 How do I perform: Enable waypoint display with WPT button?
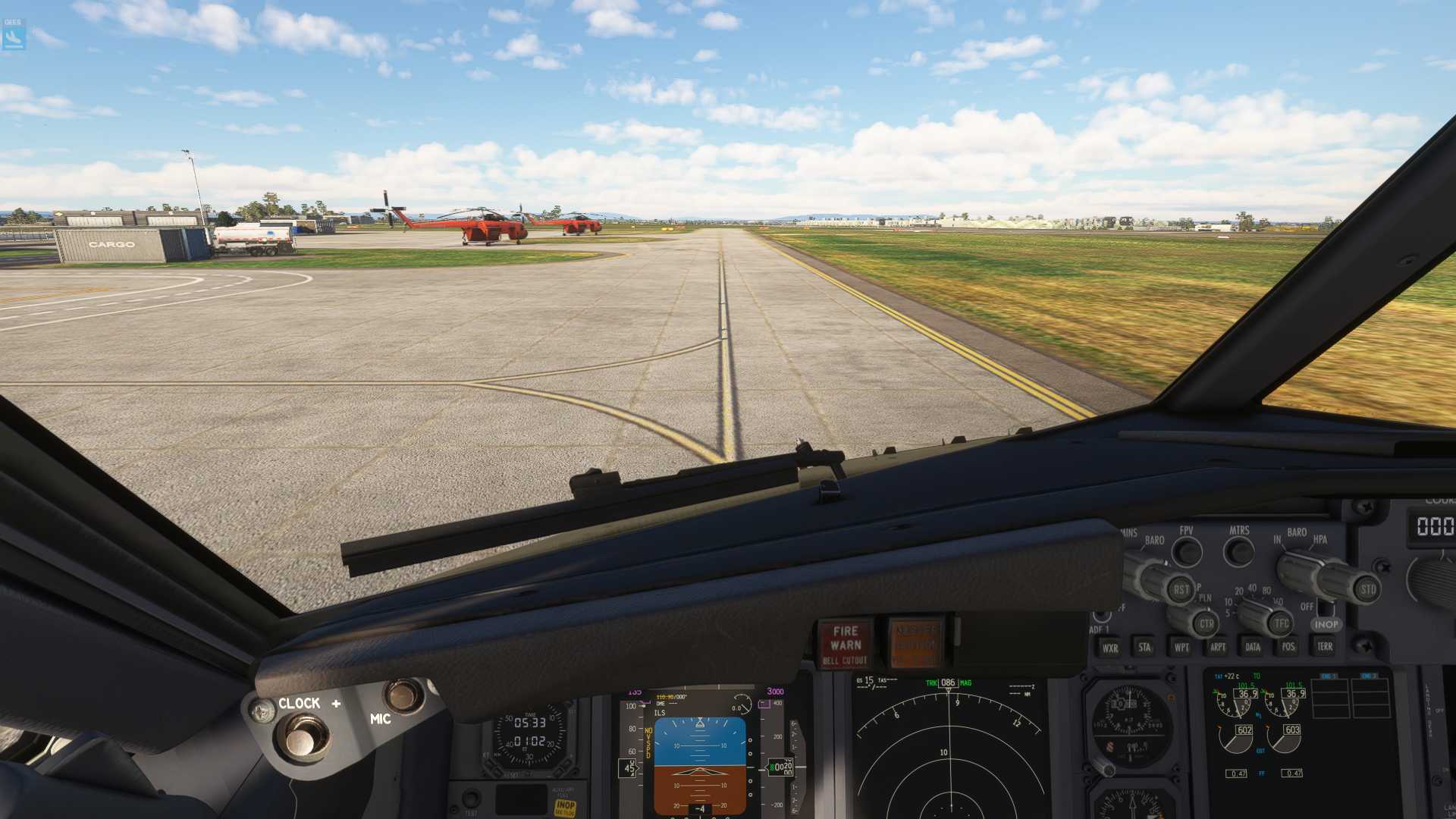[x=1181, y=647]
